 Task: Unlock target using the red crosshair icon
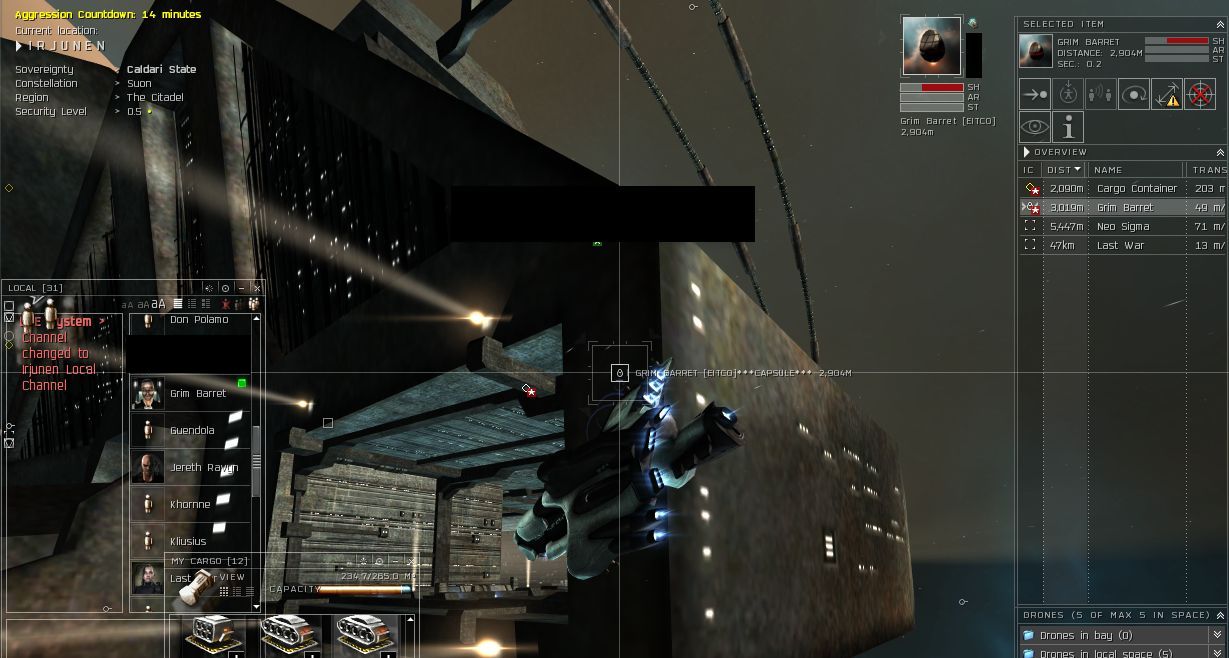pos(1200,94)
